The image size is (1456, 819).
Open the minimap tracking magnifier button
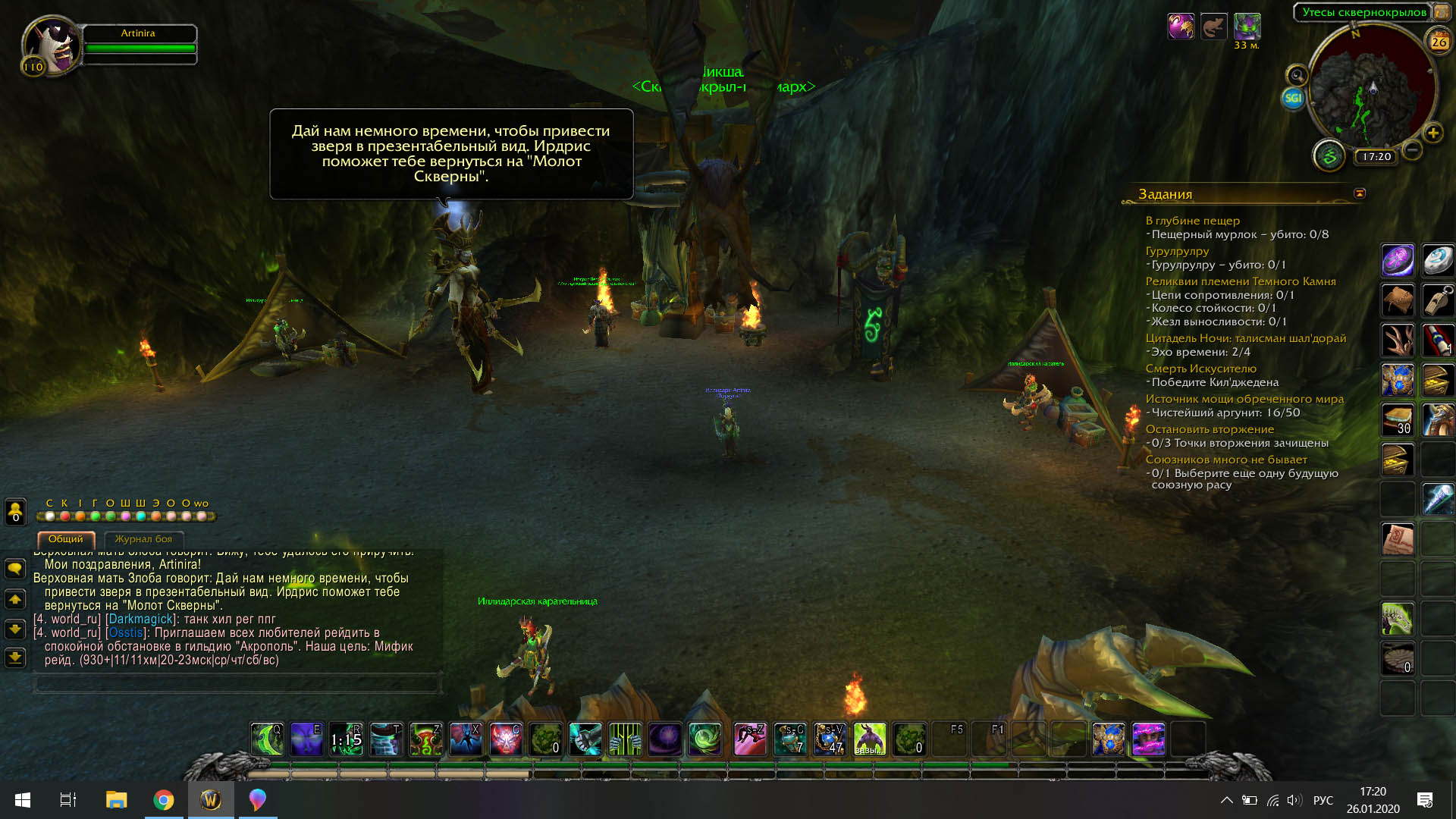(x=1297, y=75)
